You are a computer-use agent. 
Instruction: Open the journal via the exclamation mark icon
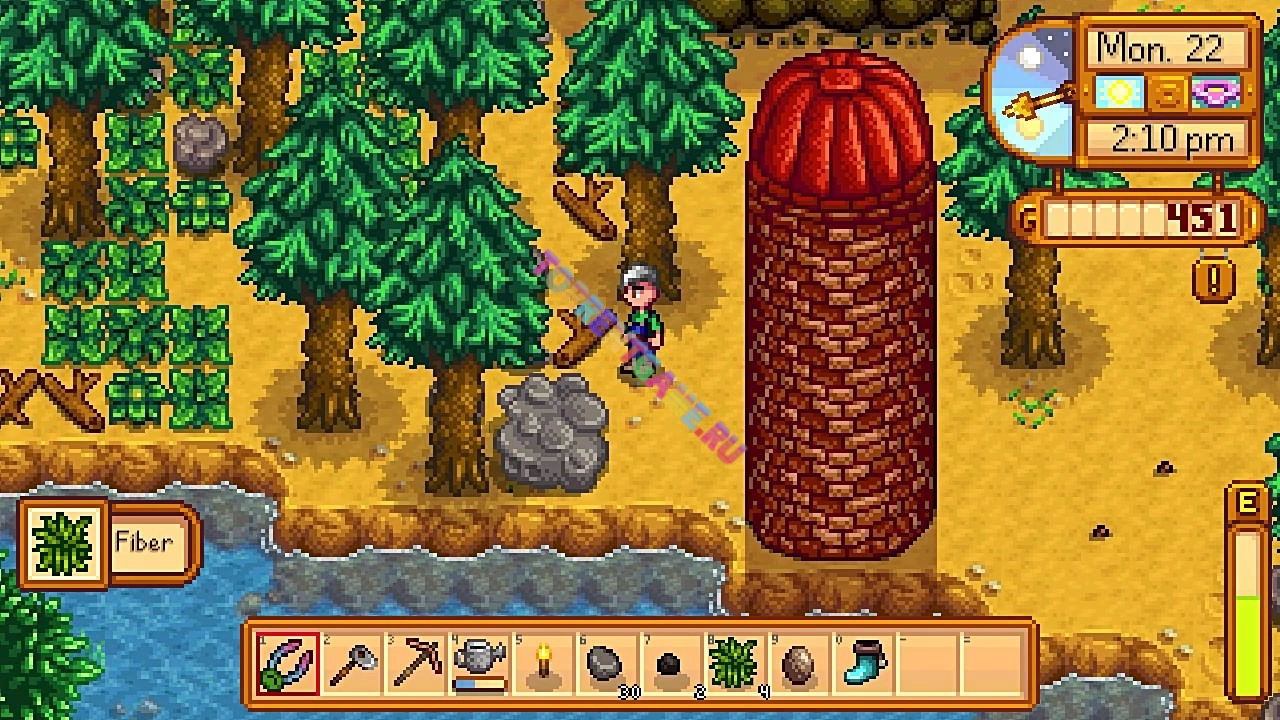[x=1214, y=280]
